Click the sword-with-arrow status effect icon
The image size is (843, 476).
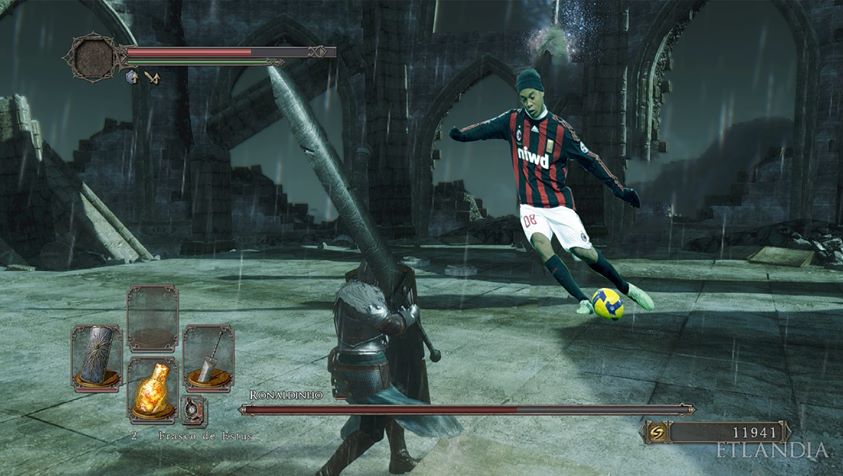click(152, 76)
